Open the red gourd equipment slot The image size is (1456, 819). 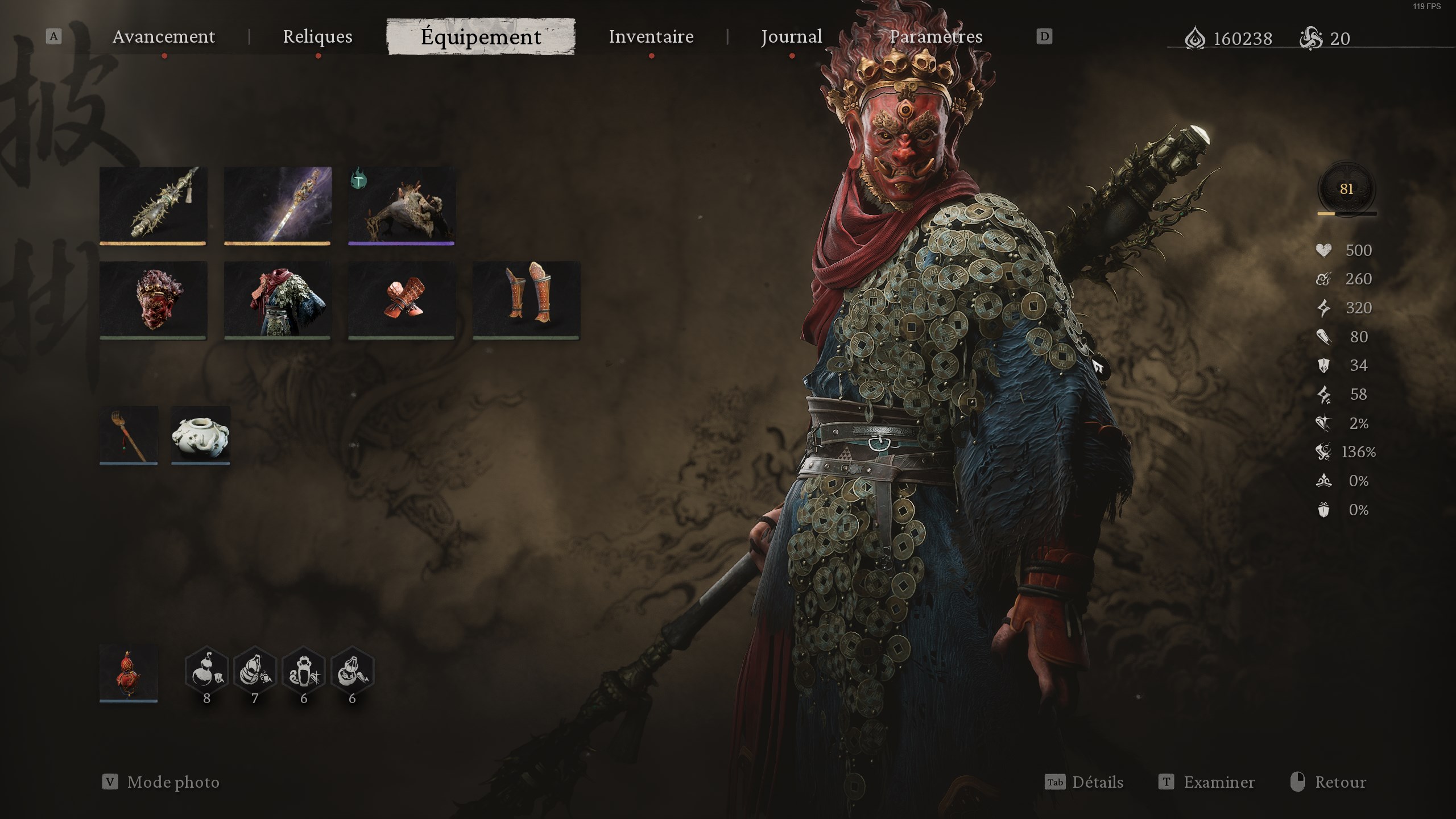128,674
